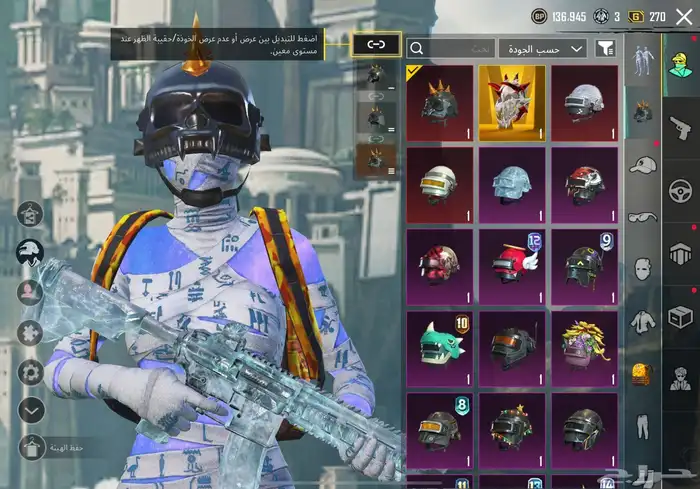Select the icy blue helmet skin

click(511, 186)
